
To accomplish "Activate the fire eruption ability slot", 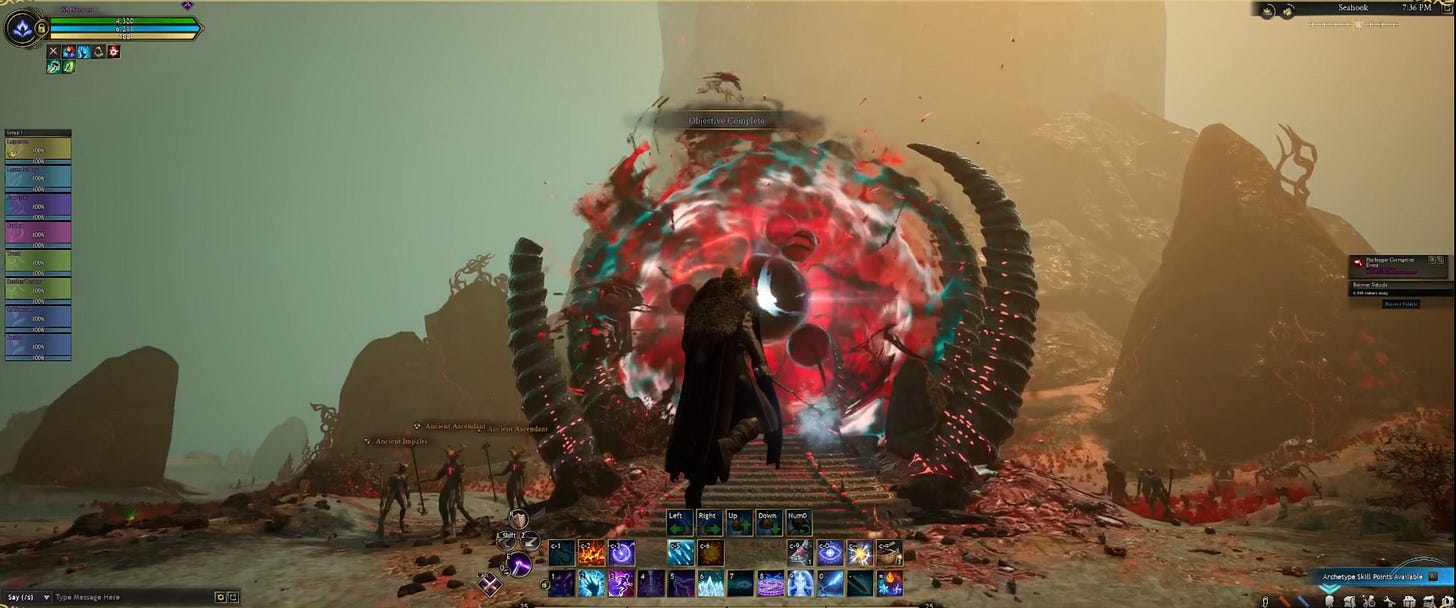I will tap(591, 552).
